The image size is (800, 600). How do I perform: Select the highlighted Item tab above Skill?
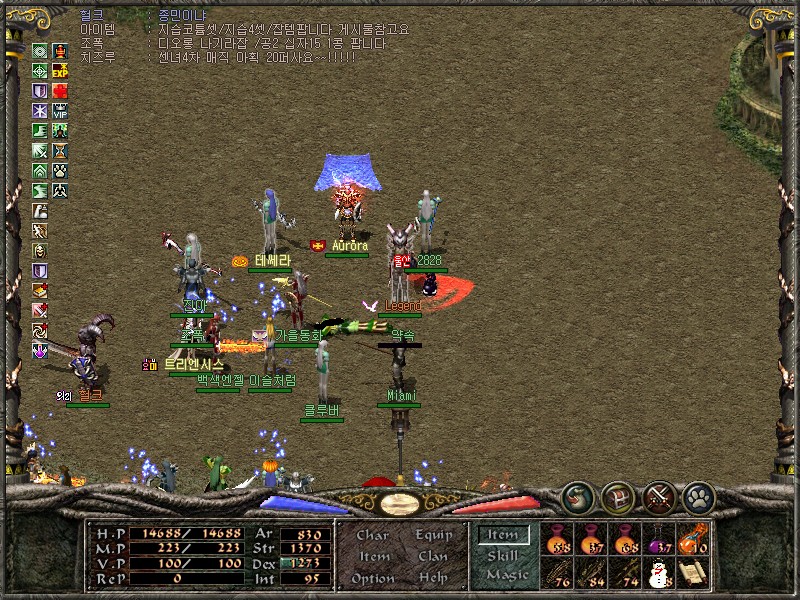[x=503, y=535]
